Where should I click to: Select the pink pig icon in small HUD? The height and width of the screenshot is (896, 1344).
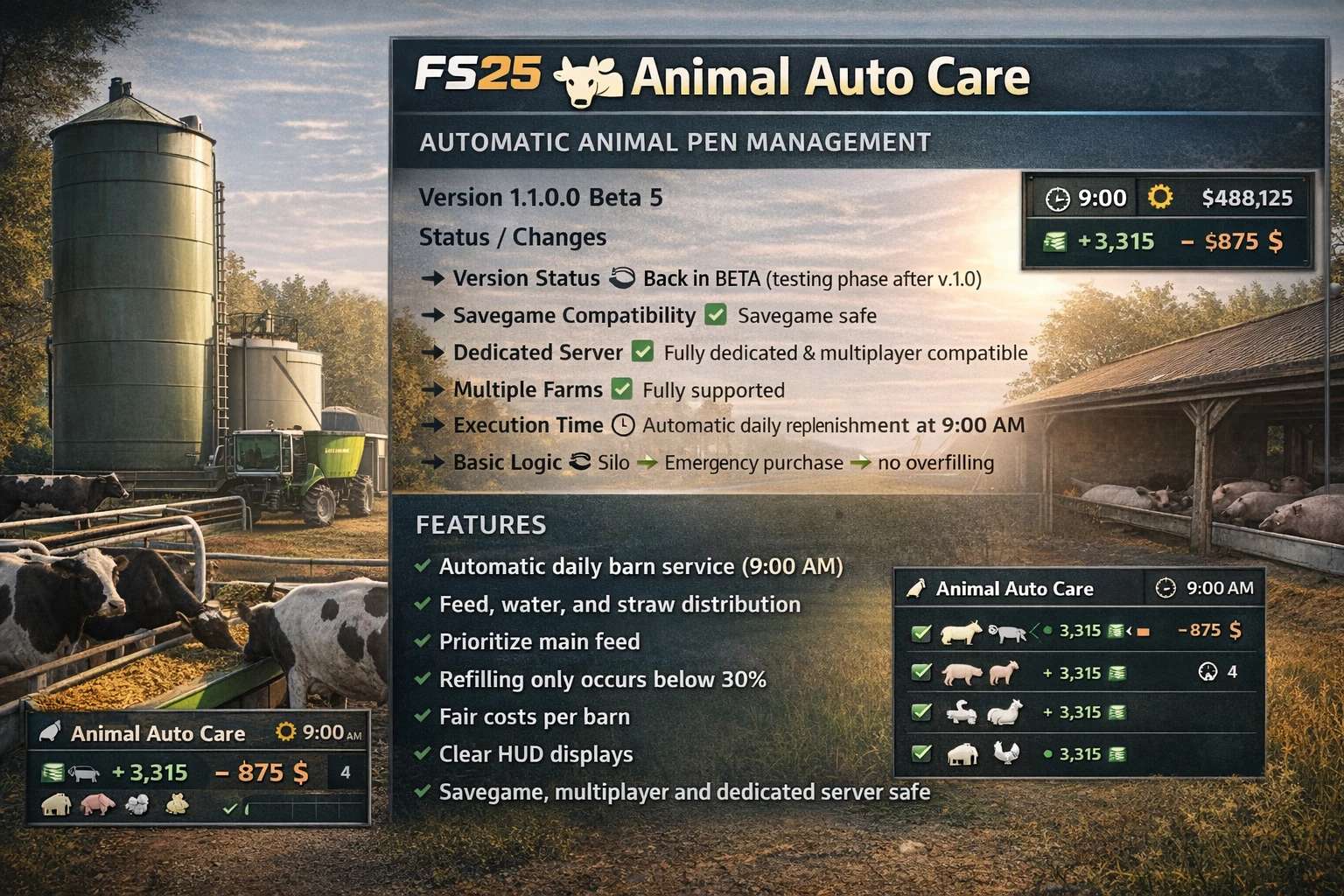97,805
